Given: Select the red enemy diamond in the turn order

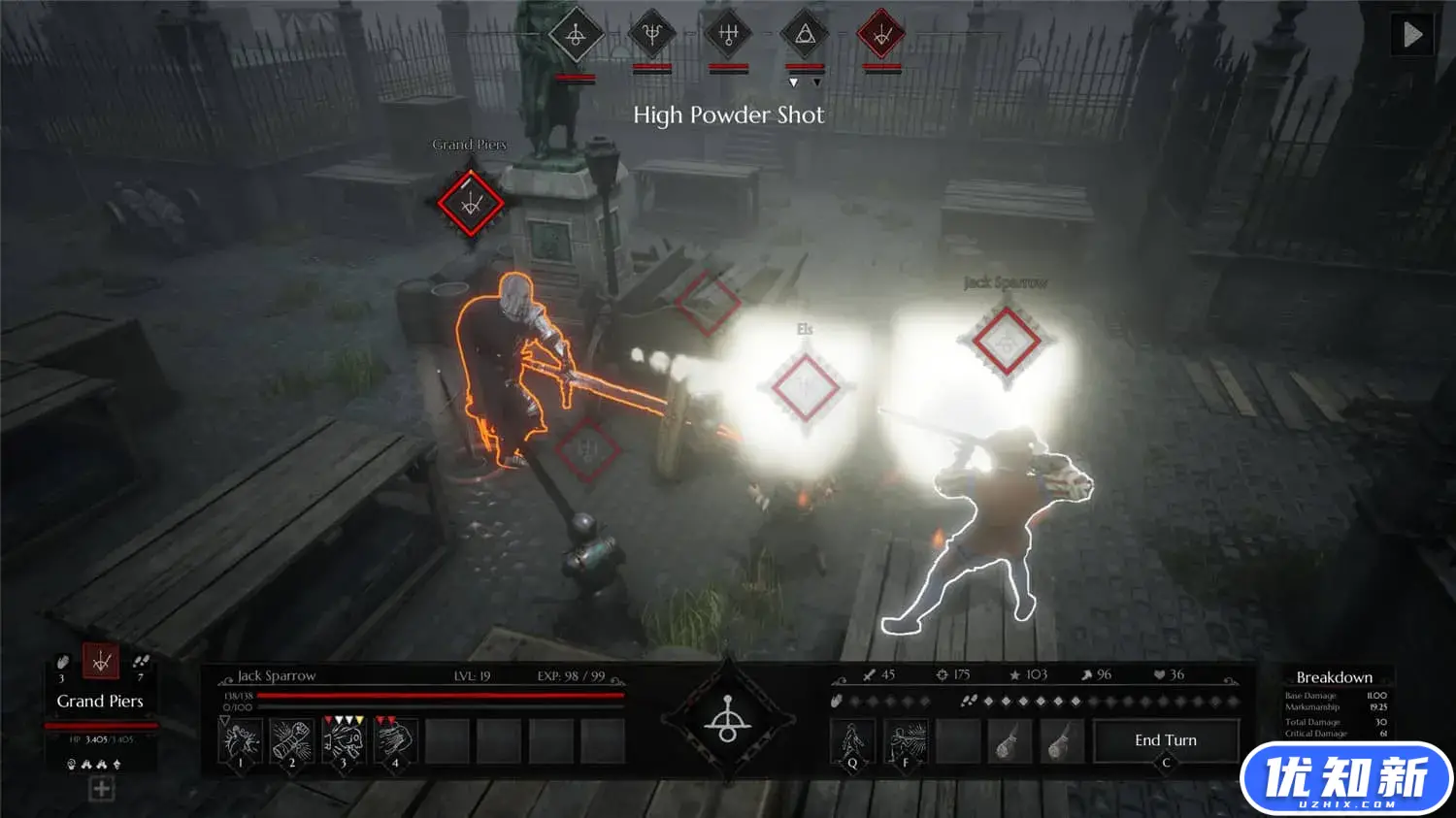Looking at the screenshot, I should pos(881,36).
